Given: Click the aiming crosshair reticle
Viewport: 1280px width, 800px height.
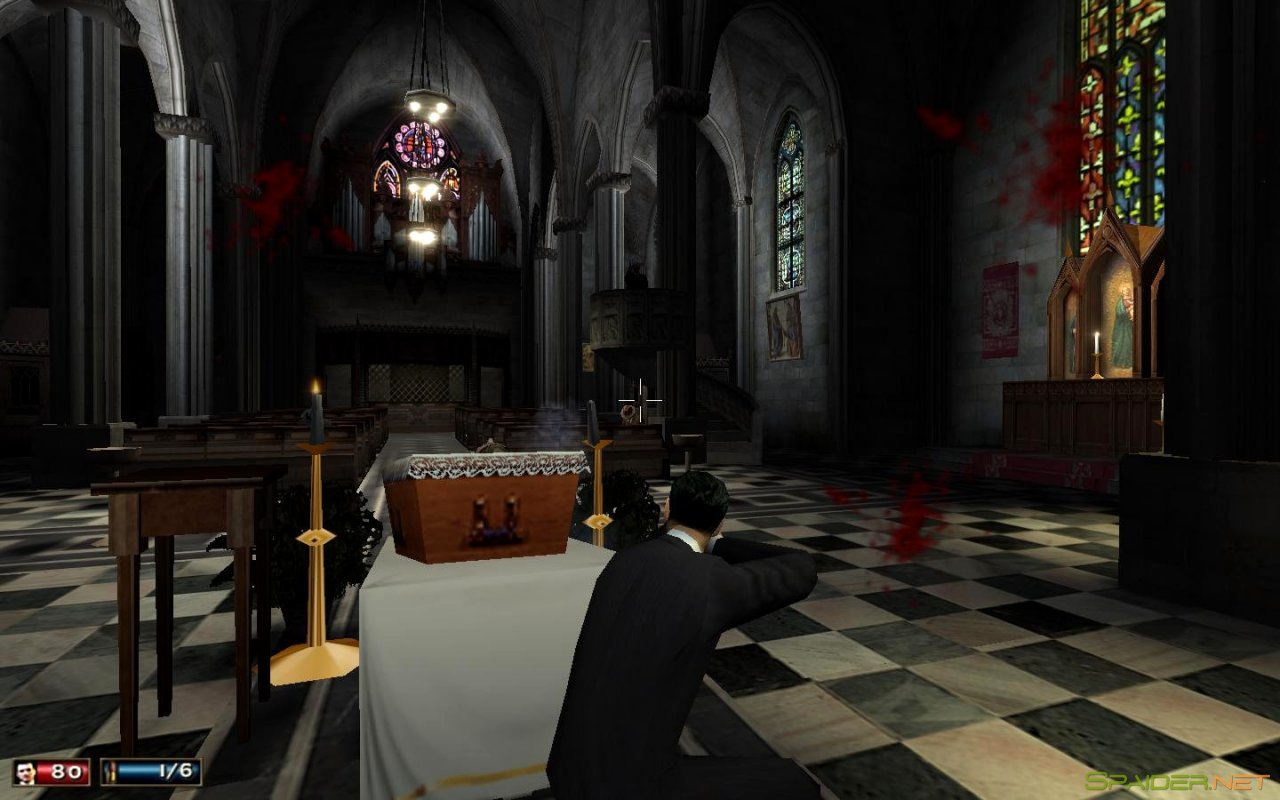Looking at the screenshot, I should click(x=639, y=399).
